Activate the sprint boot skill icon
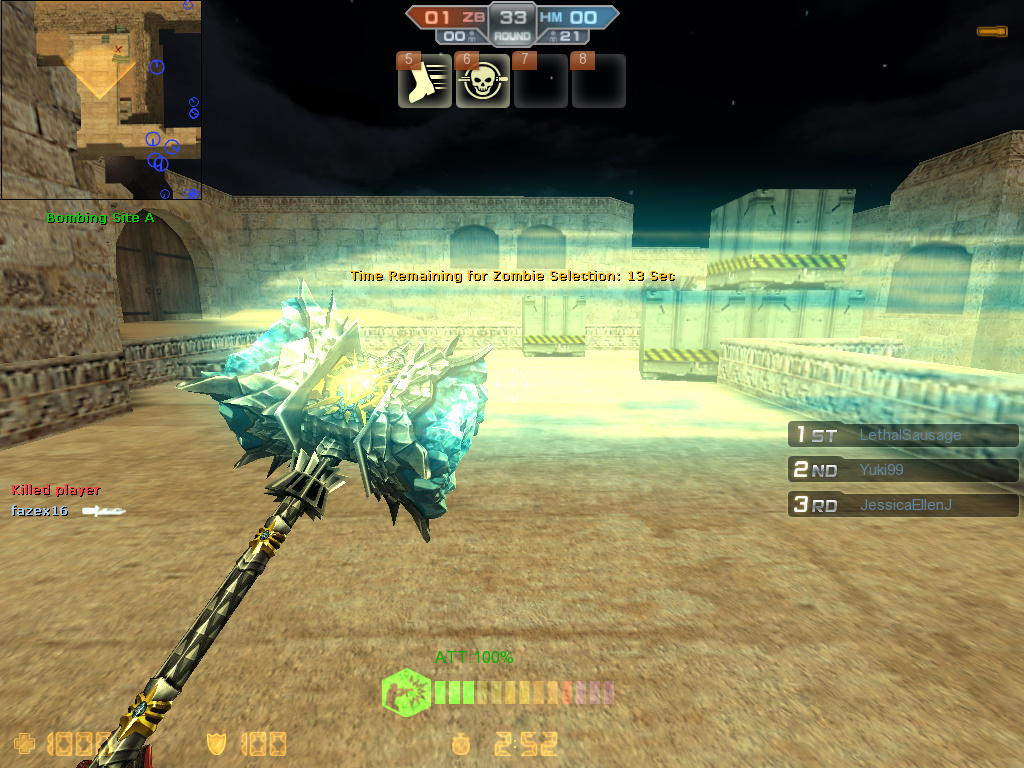1024x768 pixels. (x=425, y=82)
